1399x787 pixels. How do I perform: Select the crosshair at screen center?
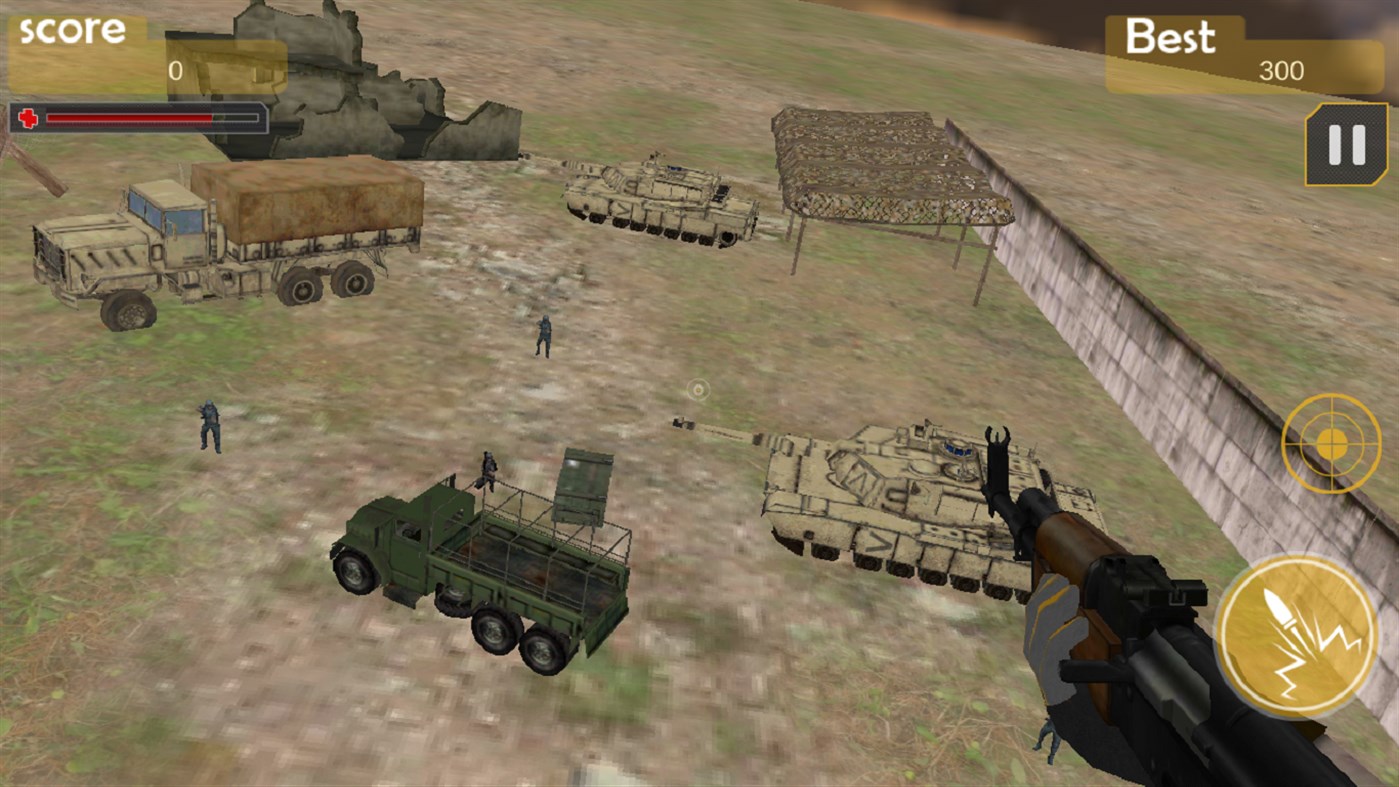699,390
